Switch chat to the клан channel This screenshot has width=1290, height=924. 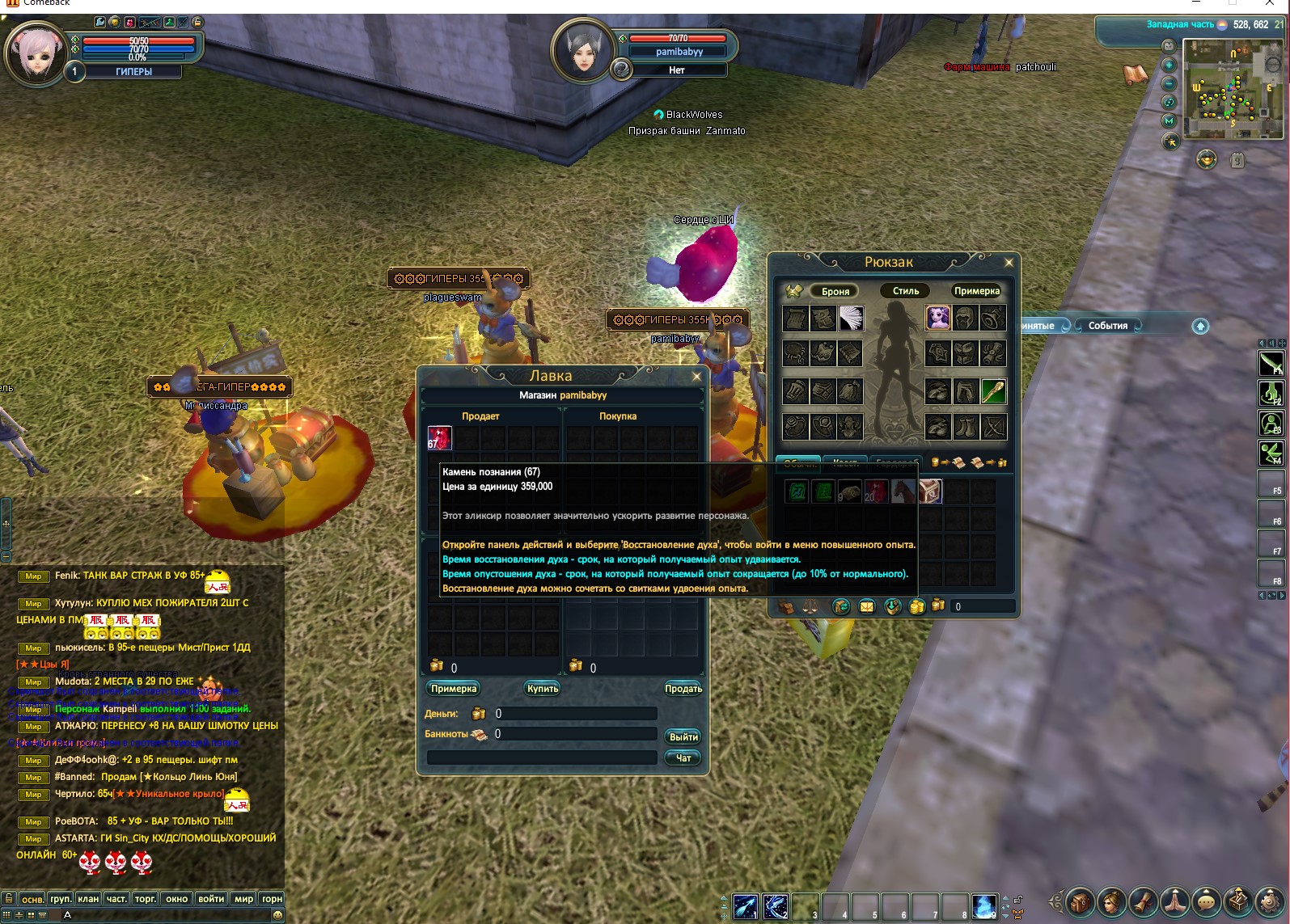88,899
